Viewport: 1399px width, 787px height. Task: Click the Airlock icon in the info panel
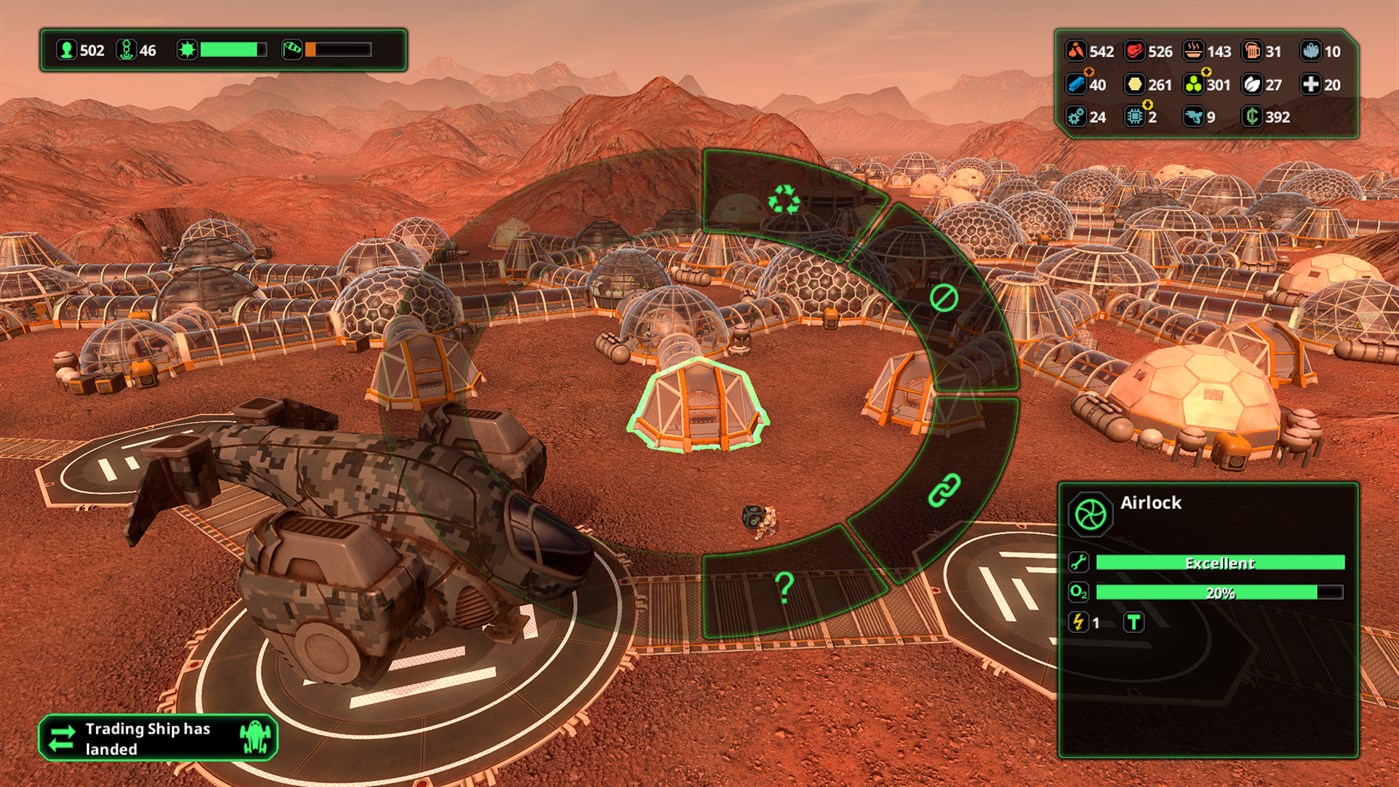pos(1092,513)
